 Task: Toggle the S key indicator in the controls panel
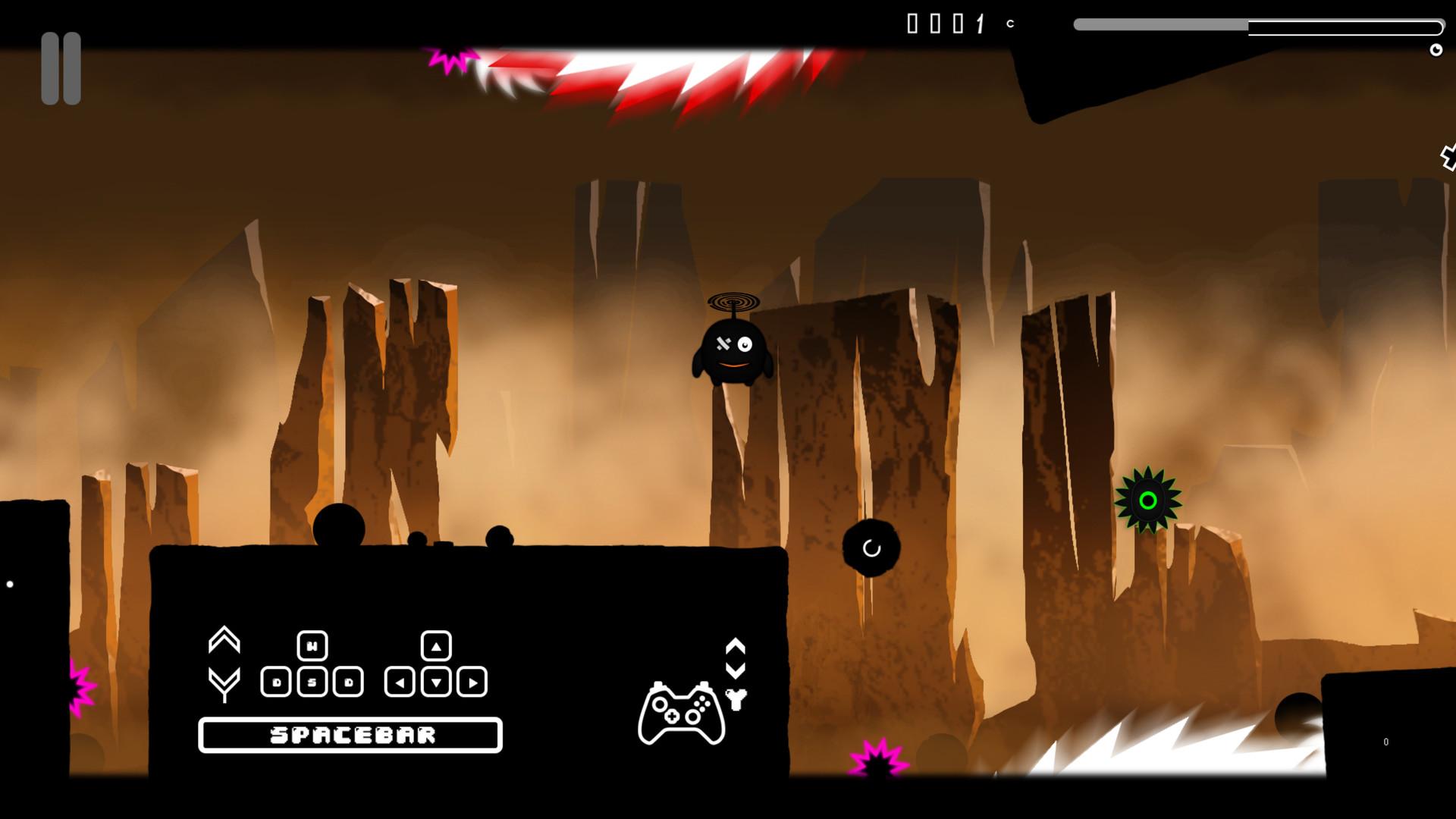[x=313, y=680]
